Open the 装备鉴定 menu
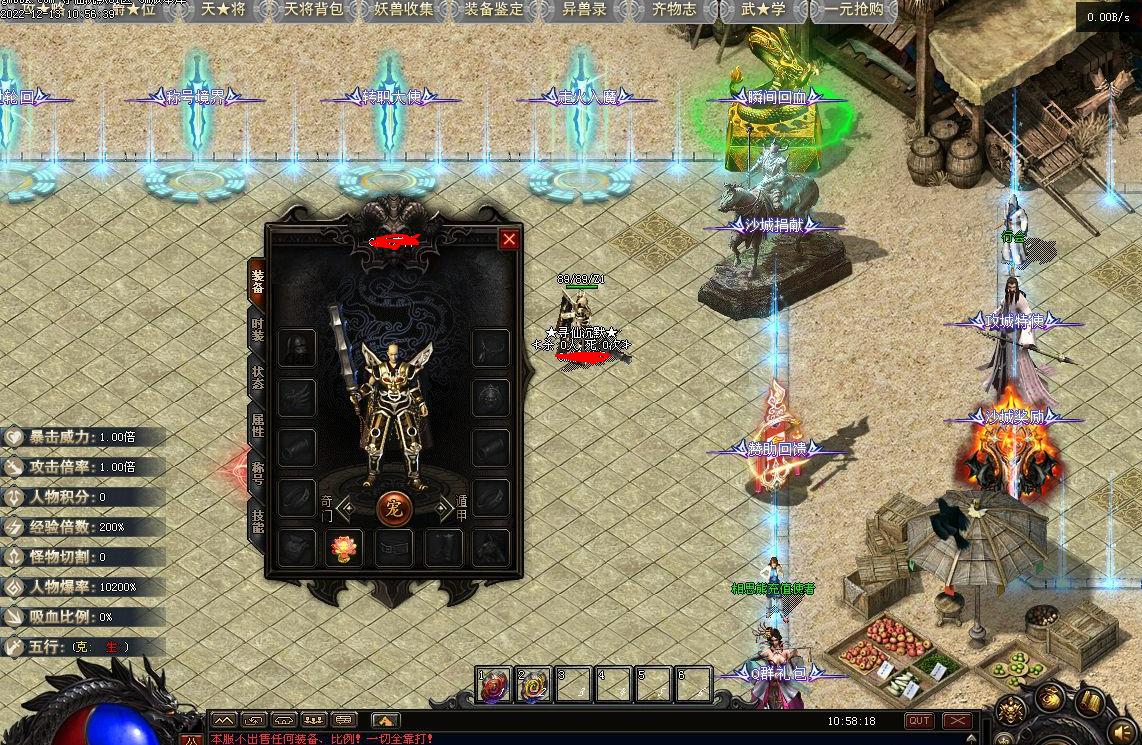The image size is (1142, 745). tap(494, 10)
